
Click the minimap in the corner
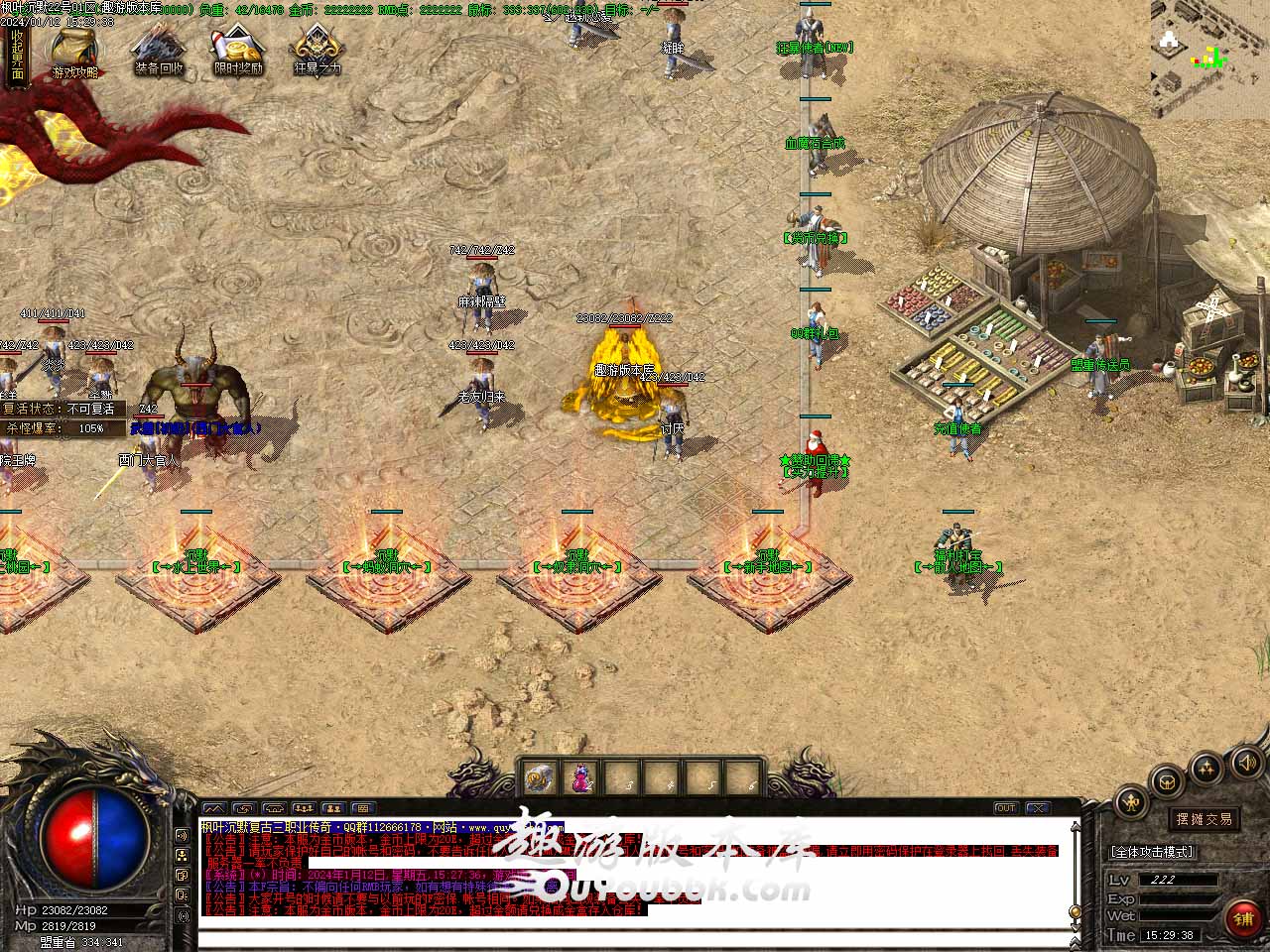[x=1209, y=58]
